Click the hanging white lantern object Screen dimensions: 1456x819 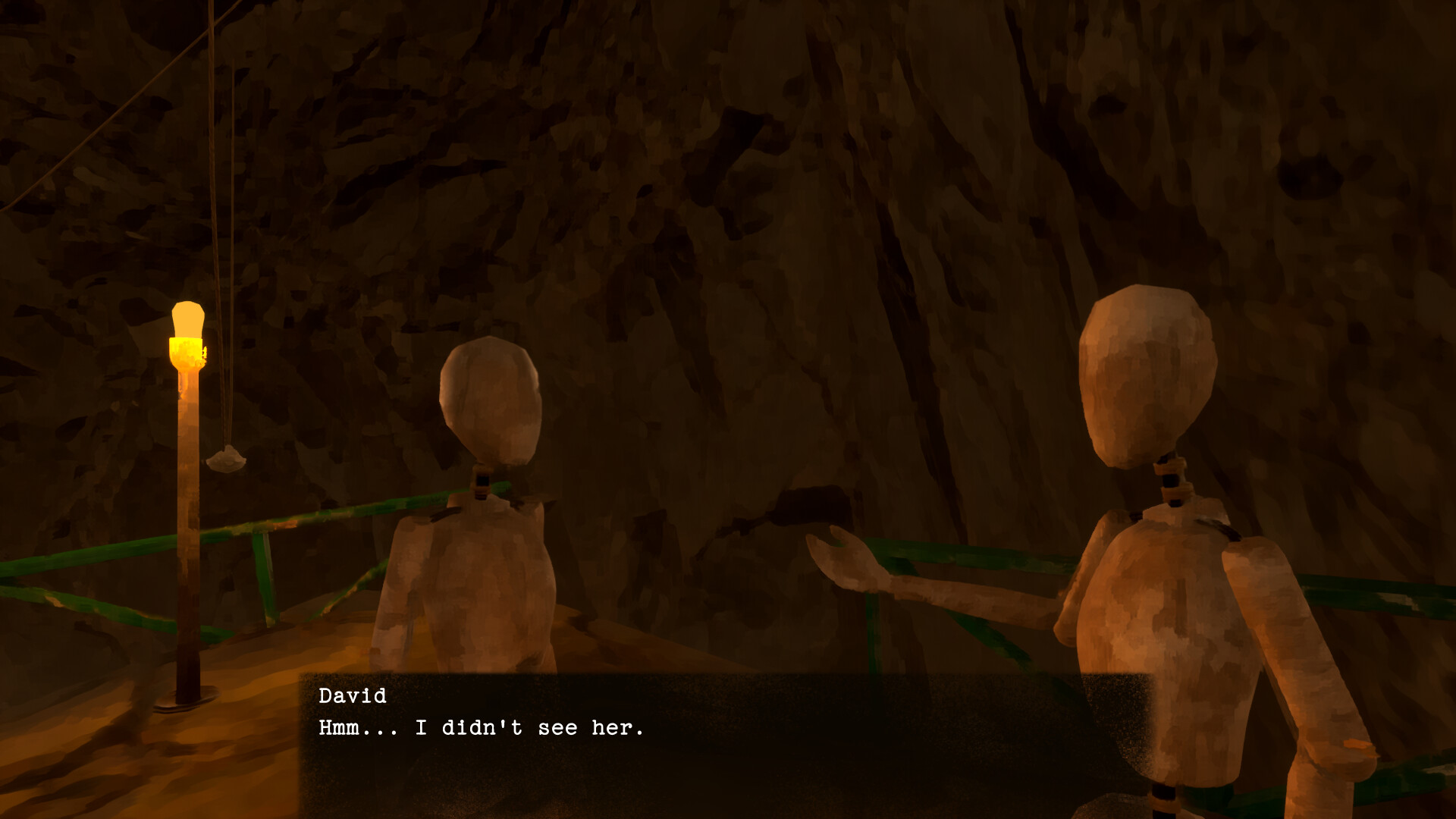(x=226, y=459)
